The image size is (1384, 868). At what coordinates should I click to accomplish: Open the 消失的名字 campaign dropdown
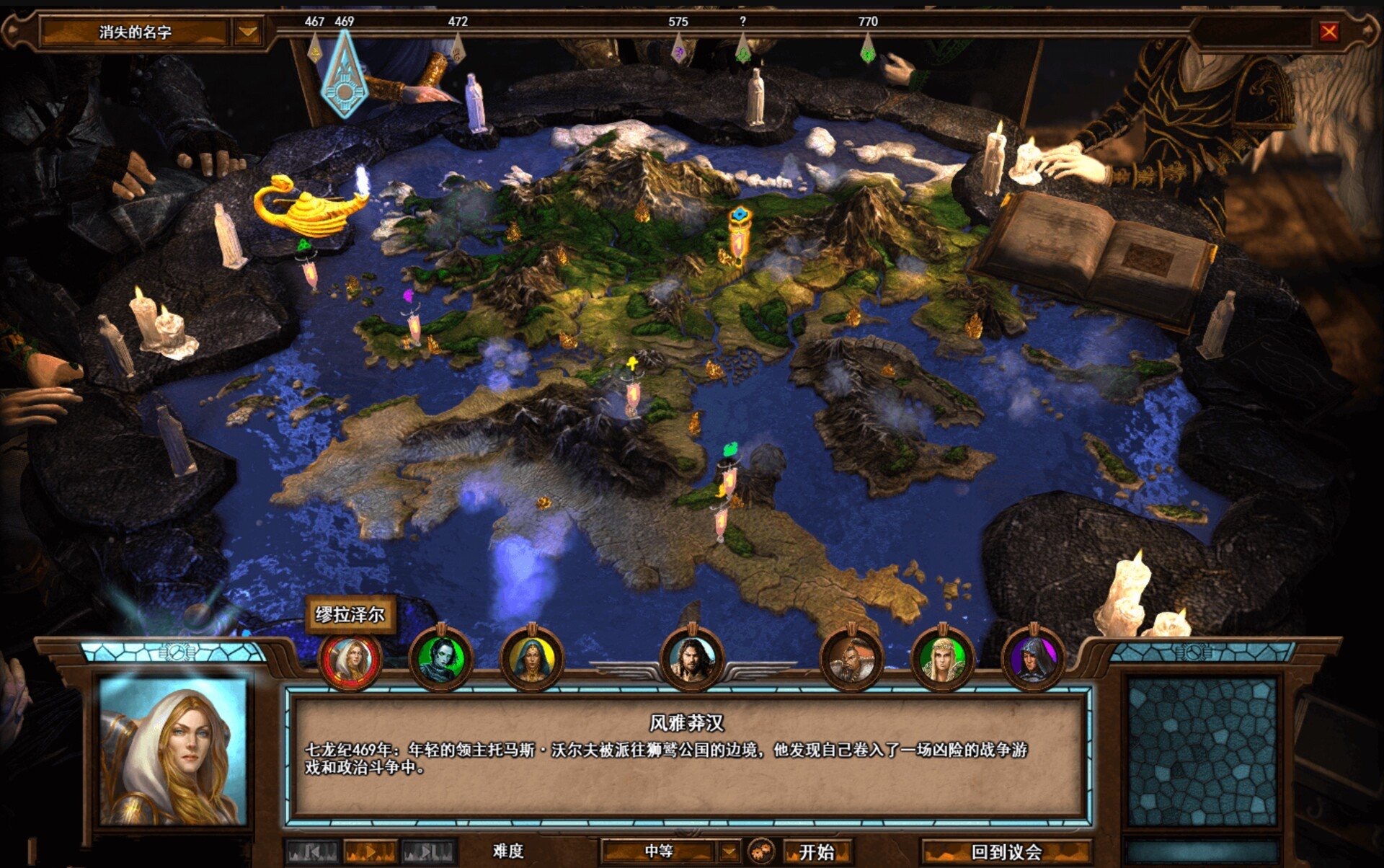[247, 32]
